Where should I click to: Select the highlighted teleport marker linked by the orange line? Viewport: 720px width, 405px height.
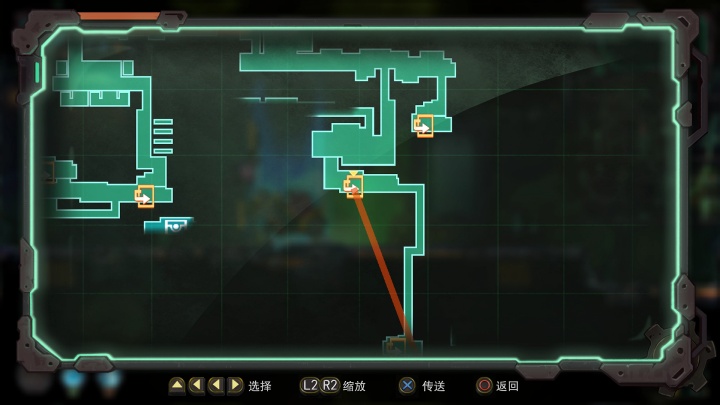pyautogui.click(x=354, y=185)
